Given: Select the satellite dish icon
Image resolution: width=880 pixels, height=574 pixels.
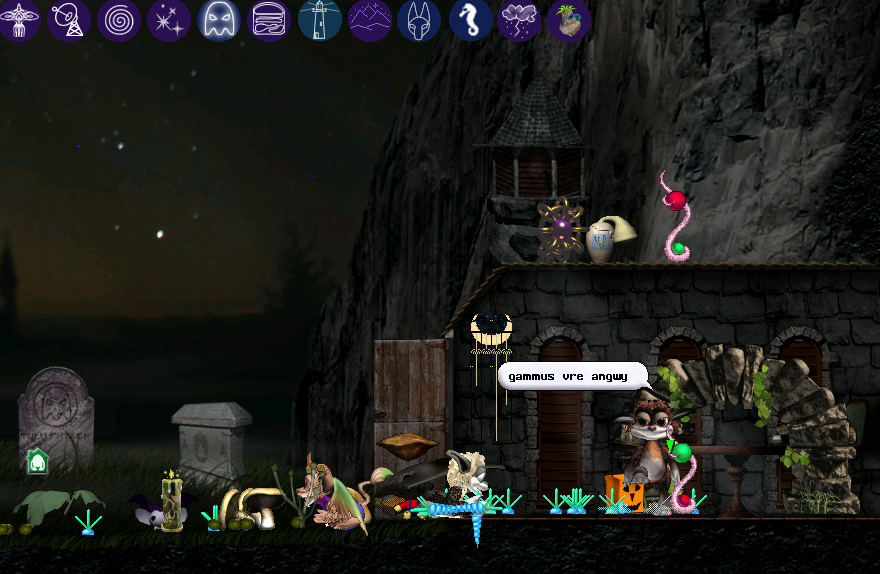Looking at the screenshot, I should pos(69,19).
